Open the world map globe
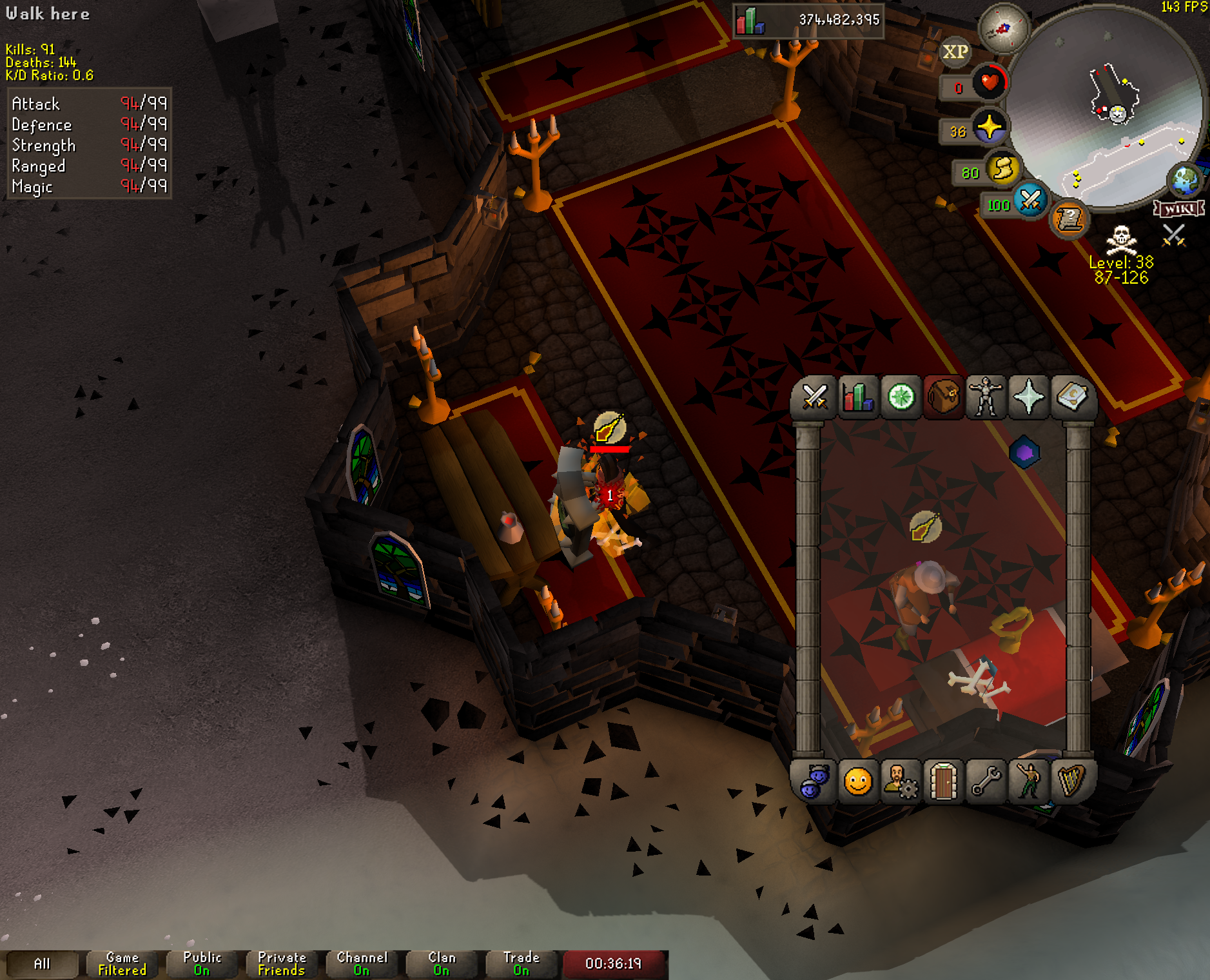1210x980 pixels. click(1185, 181)
